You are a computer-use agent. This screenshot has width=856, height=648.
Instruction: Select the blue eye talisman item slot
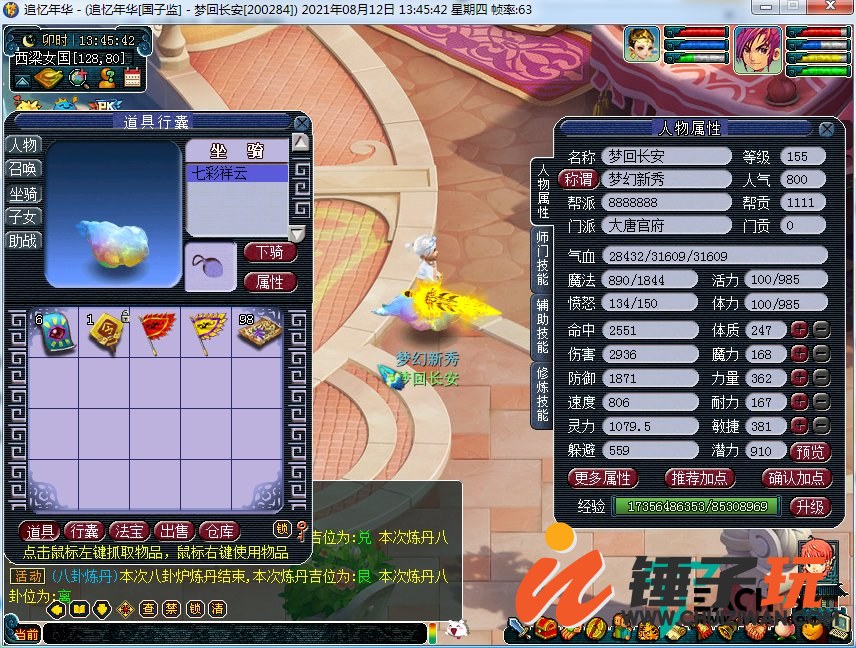click(x=53, y=334)
